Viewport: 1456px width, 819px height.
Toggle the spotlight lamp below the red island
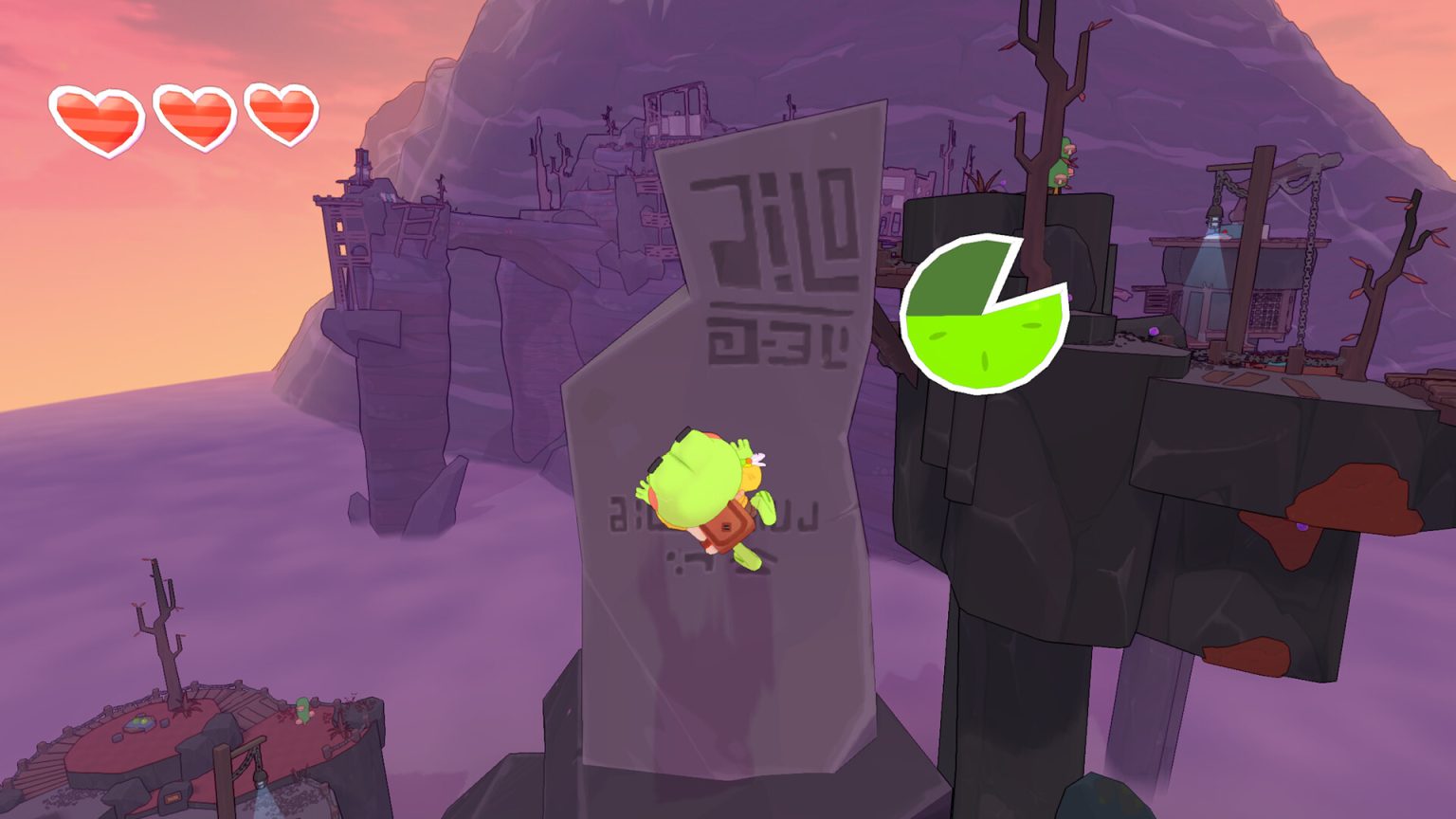click(260, 779)
